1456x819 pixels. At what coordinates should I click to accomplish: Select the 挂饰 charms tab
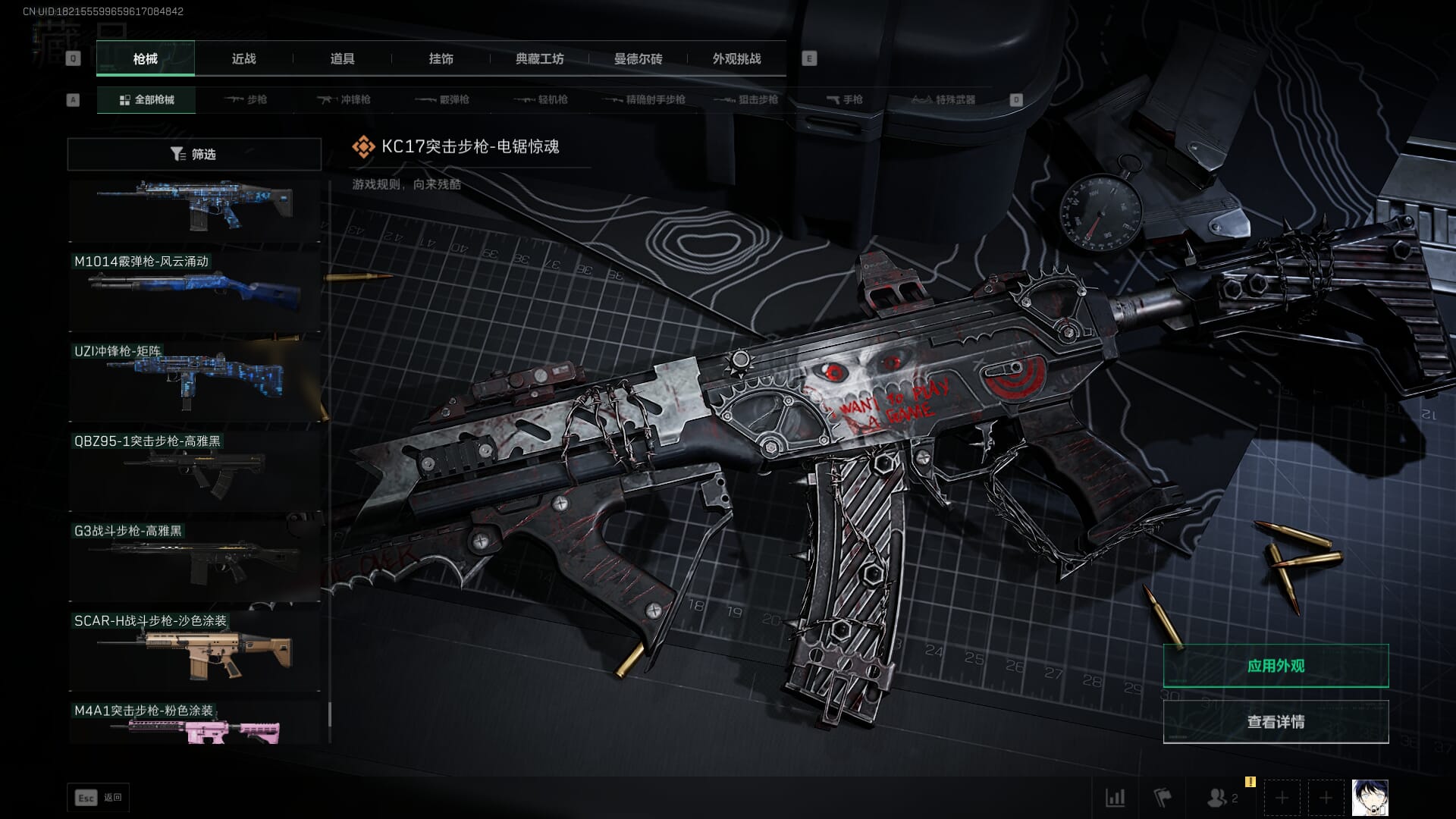point(441,58)
